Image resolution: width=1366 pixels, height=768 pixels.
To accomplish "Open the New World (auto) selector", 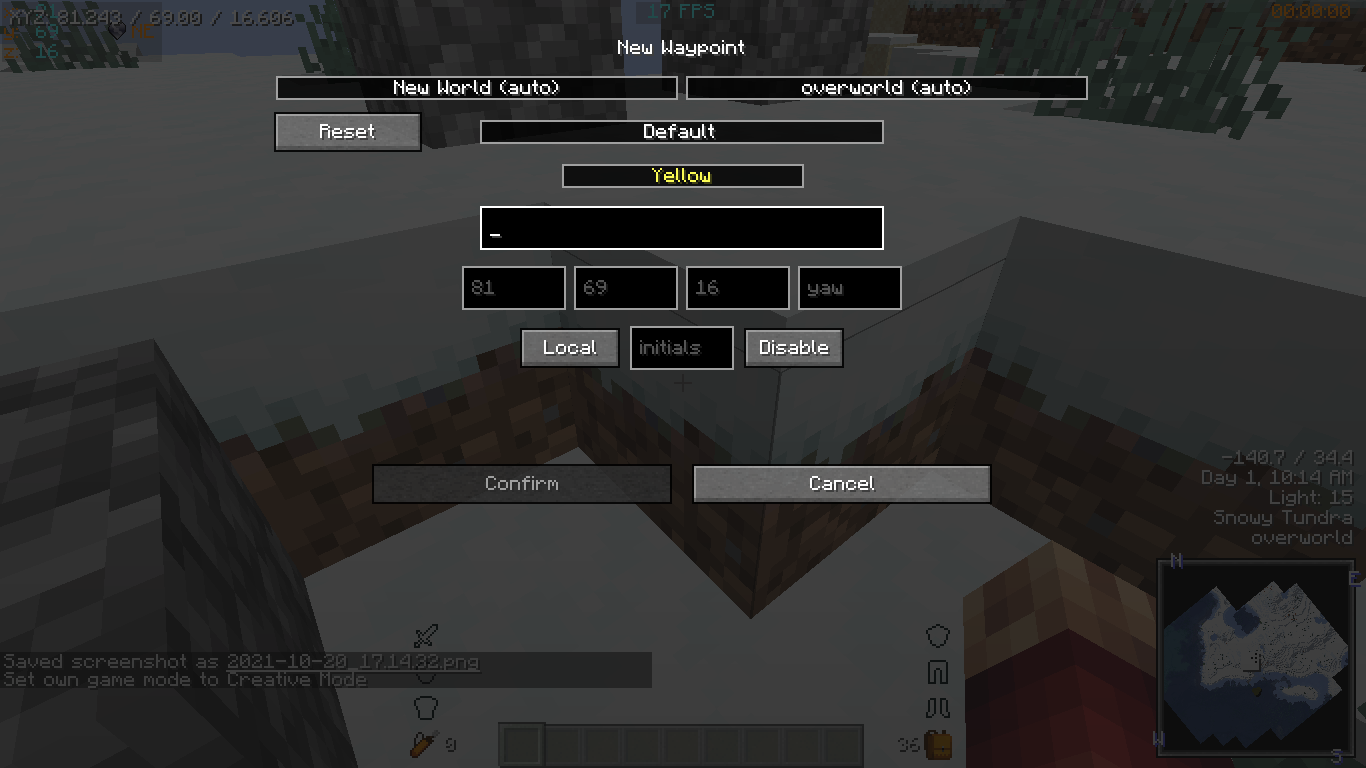I will click(x=477, y=87).
